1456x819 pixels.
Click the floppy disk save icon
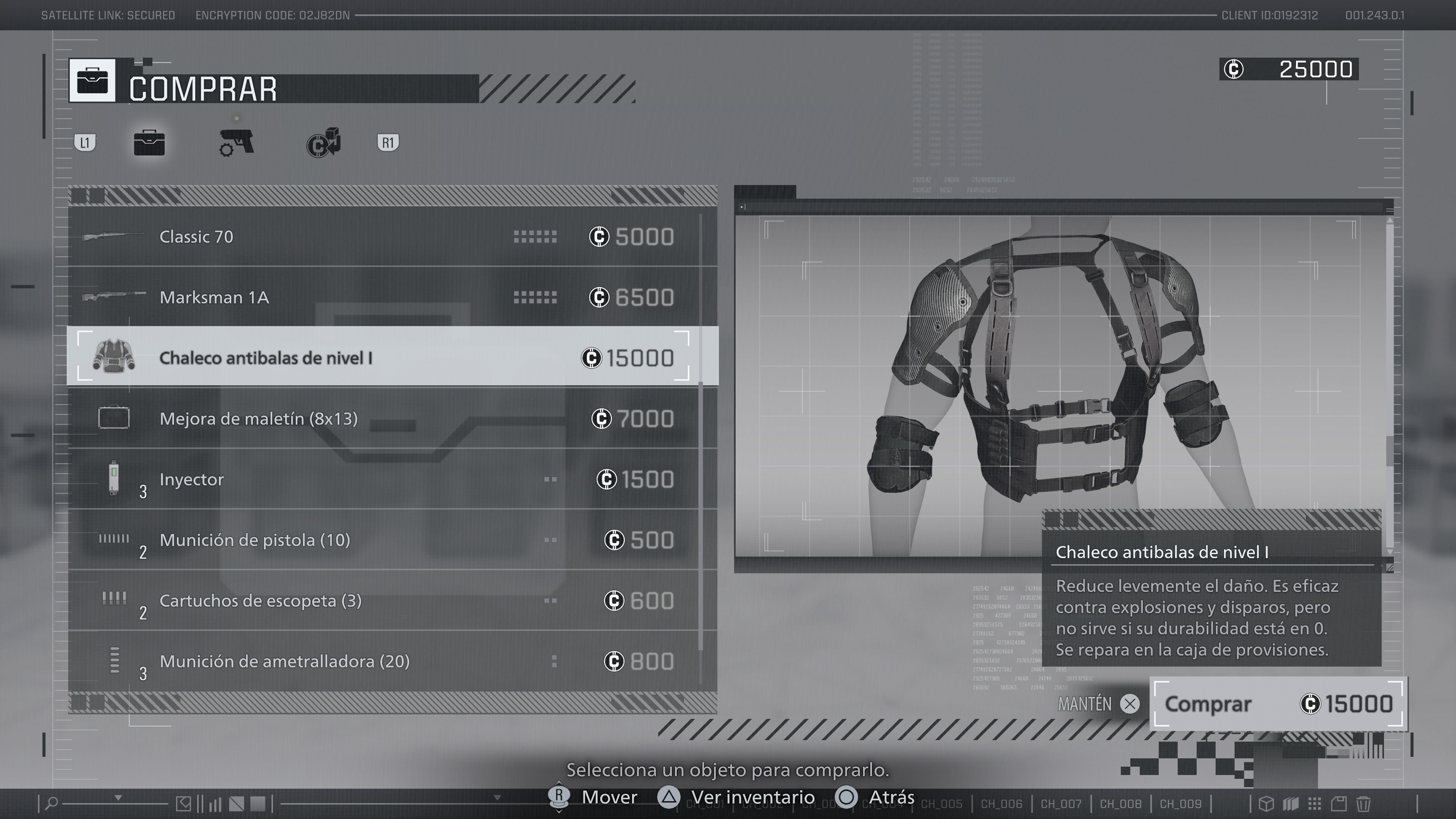coord(1339,804)
